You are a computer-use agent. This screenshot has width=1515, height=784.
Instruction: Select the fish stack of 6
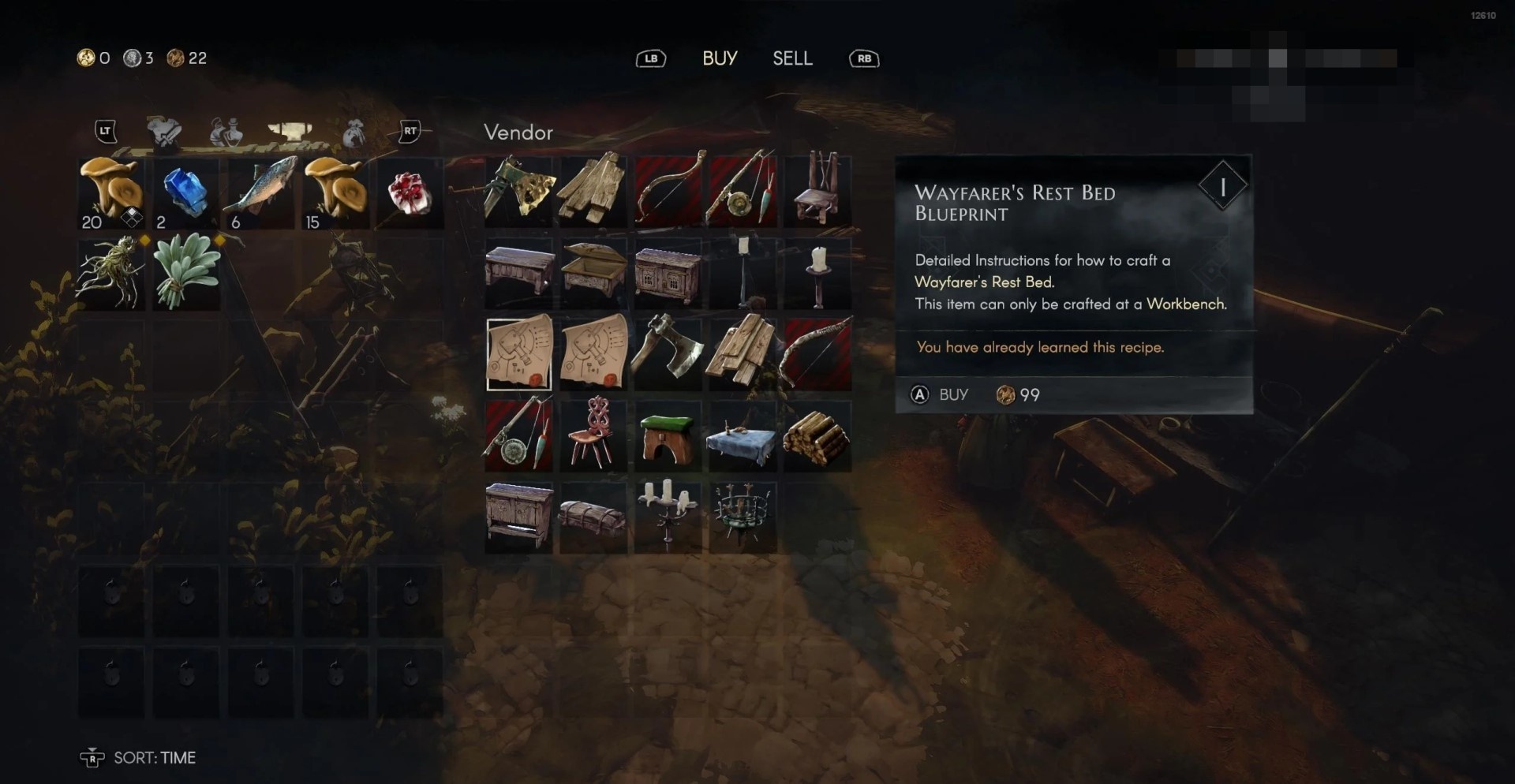261,193
